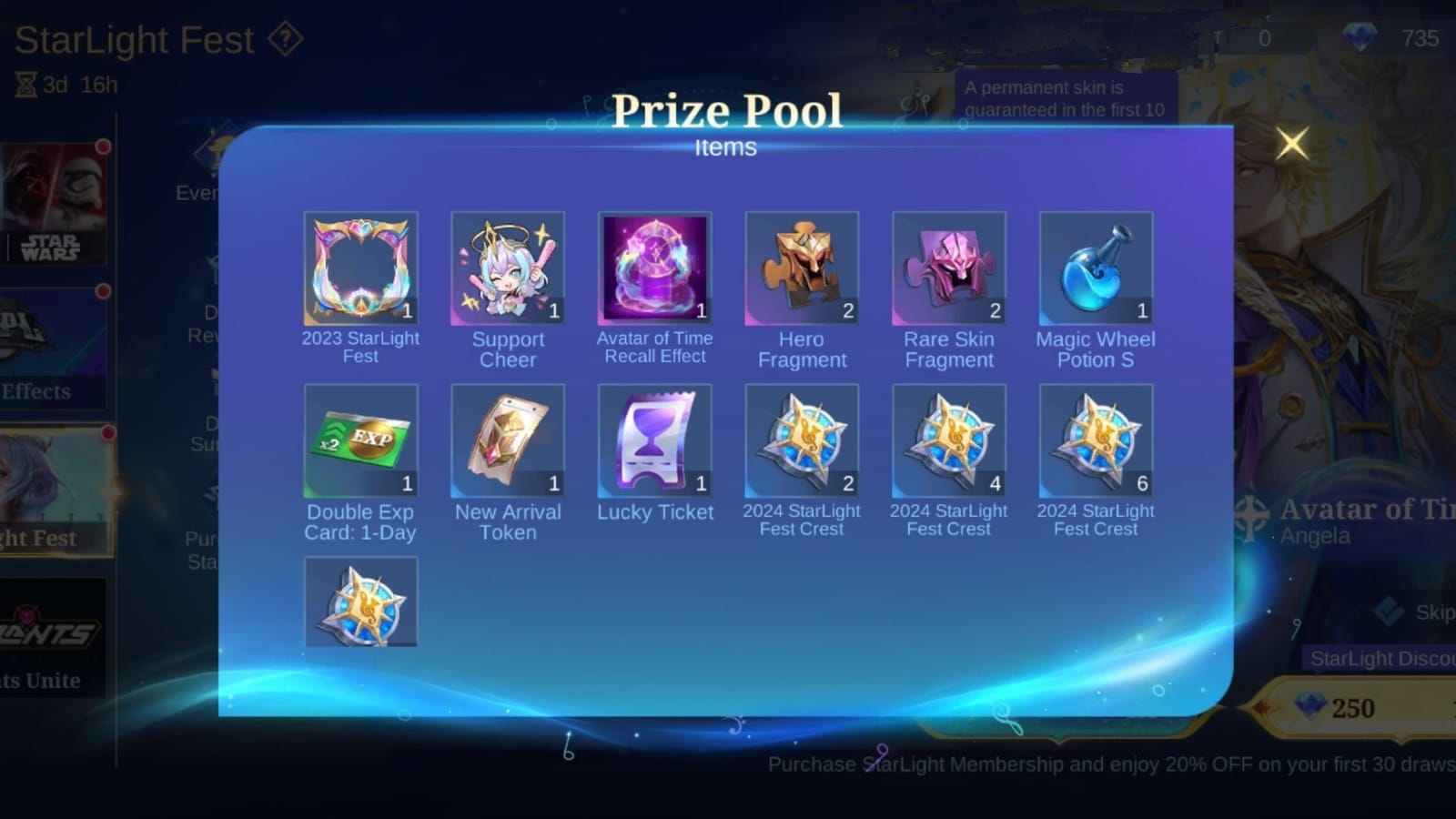Select the Rare Skin Fragment icon

click(948, 267)
